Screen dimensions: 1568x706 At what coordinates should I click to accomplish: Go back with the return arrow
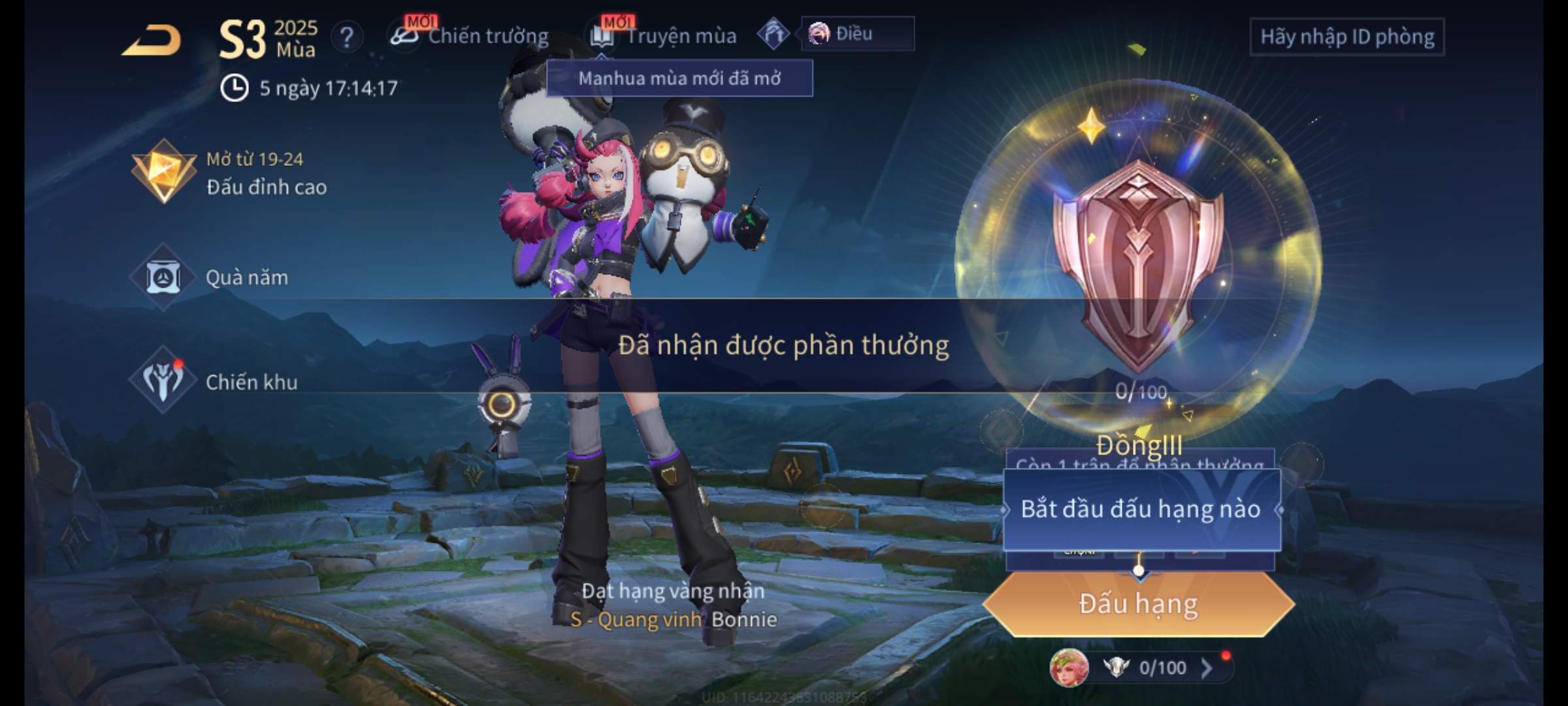tap(152, 41)
